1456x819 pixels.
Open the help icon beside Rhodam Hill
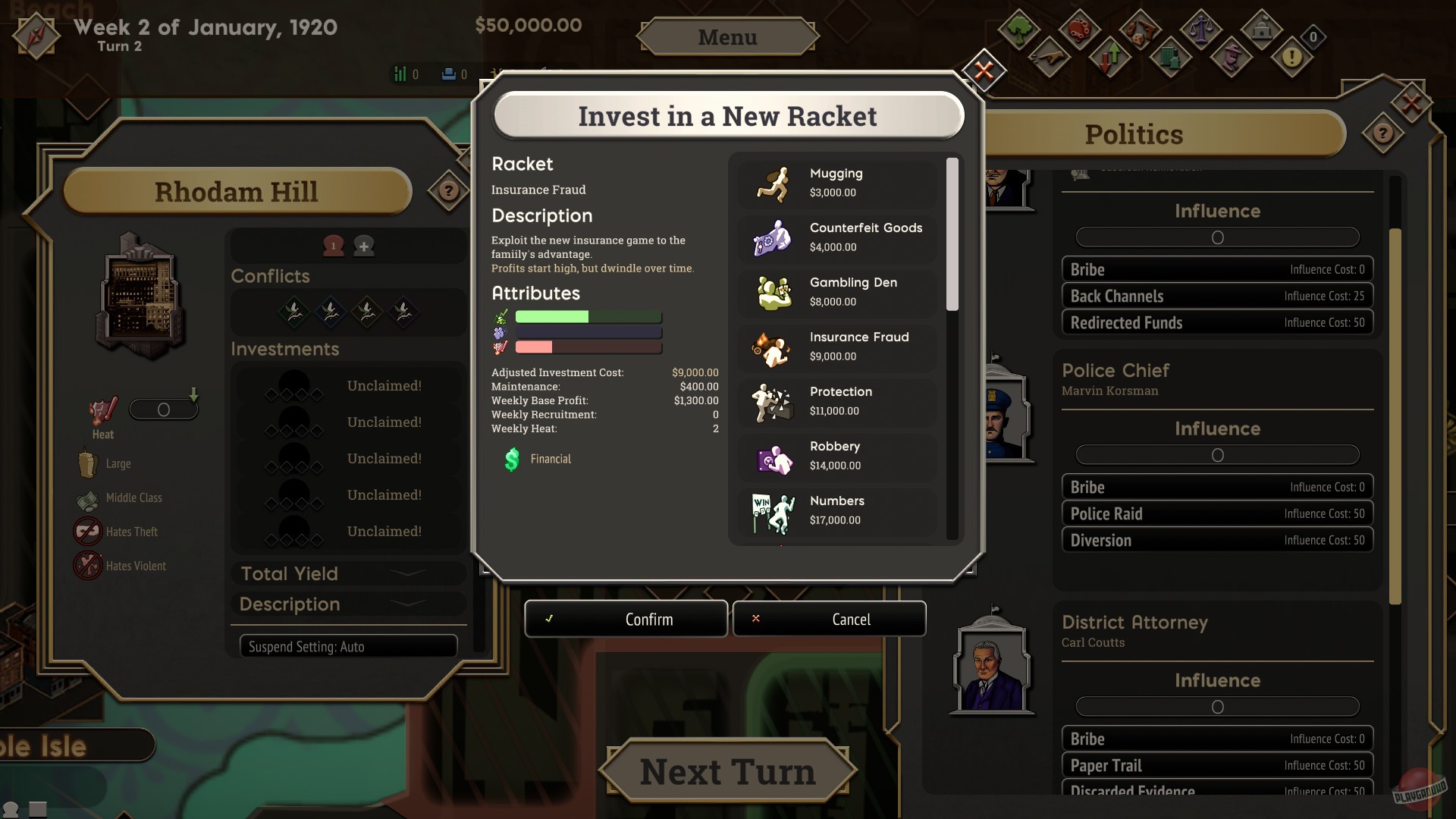447,191
